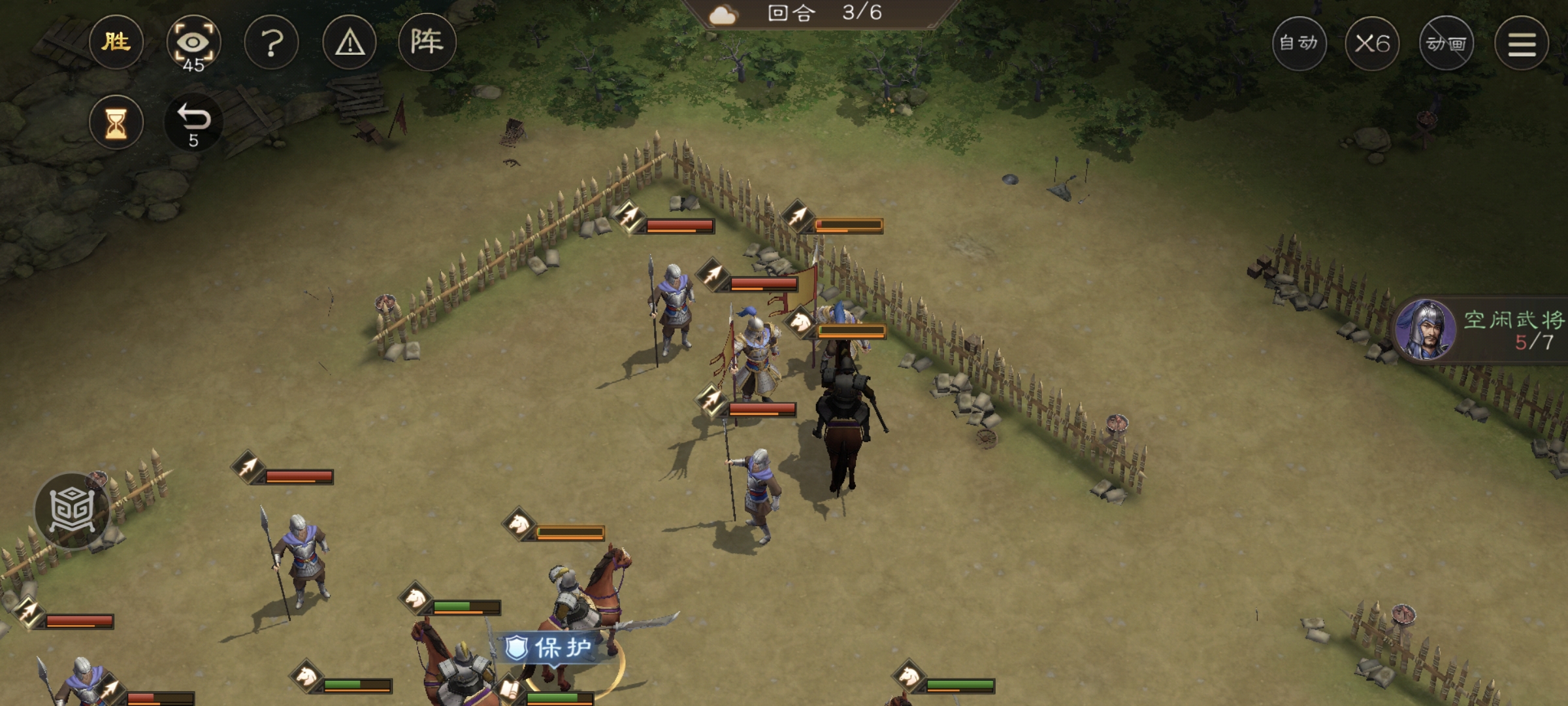
Task: Open the hamburger main menu
Action: click(x=1522, y=44)
